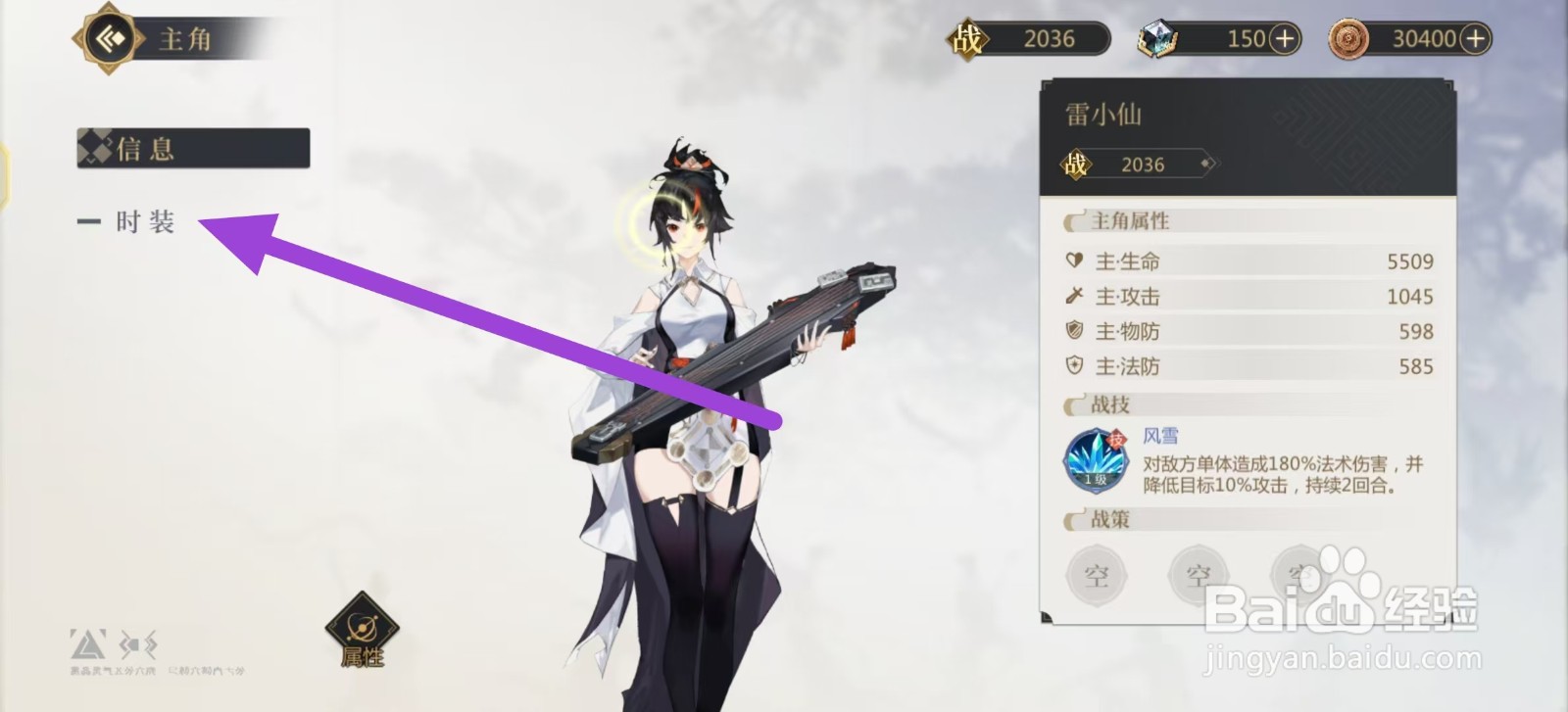Select the second empty 空 strategy slot

[x=1198, y=576]
